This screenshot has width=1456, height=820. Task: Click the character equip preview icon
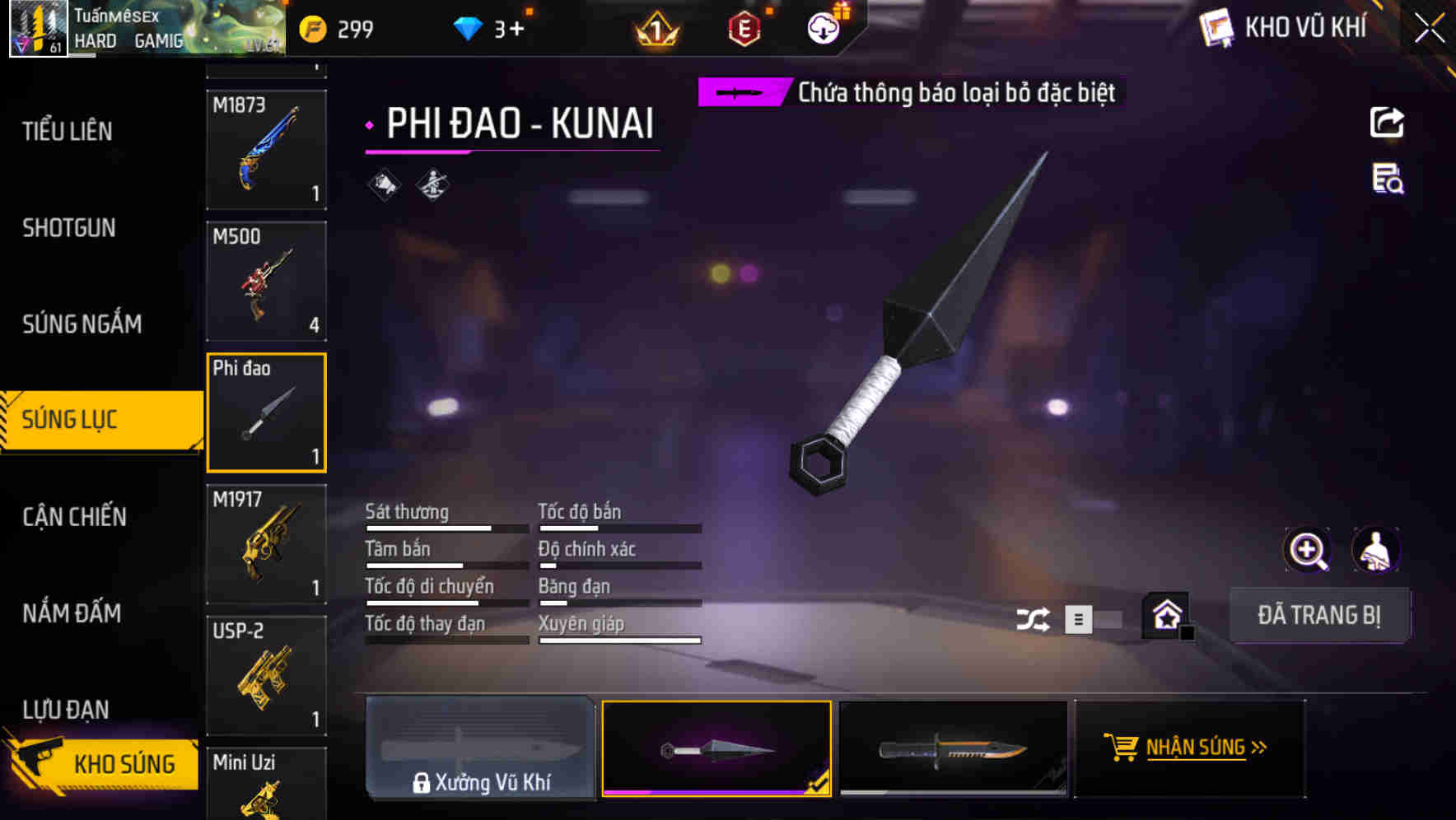click(1376, 550)
